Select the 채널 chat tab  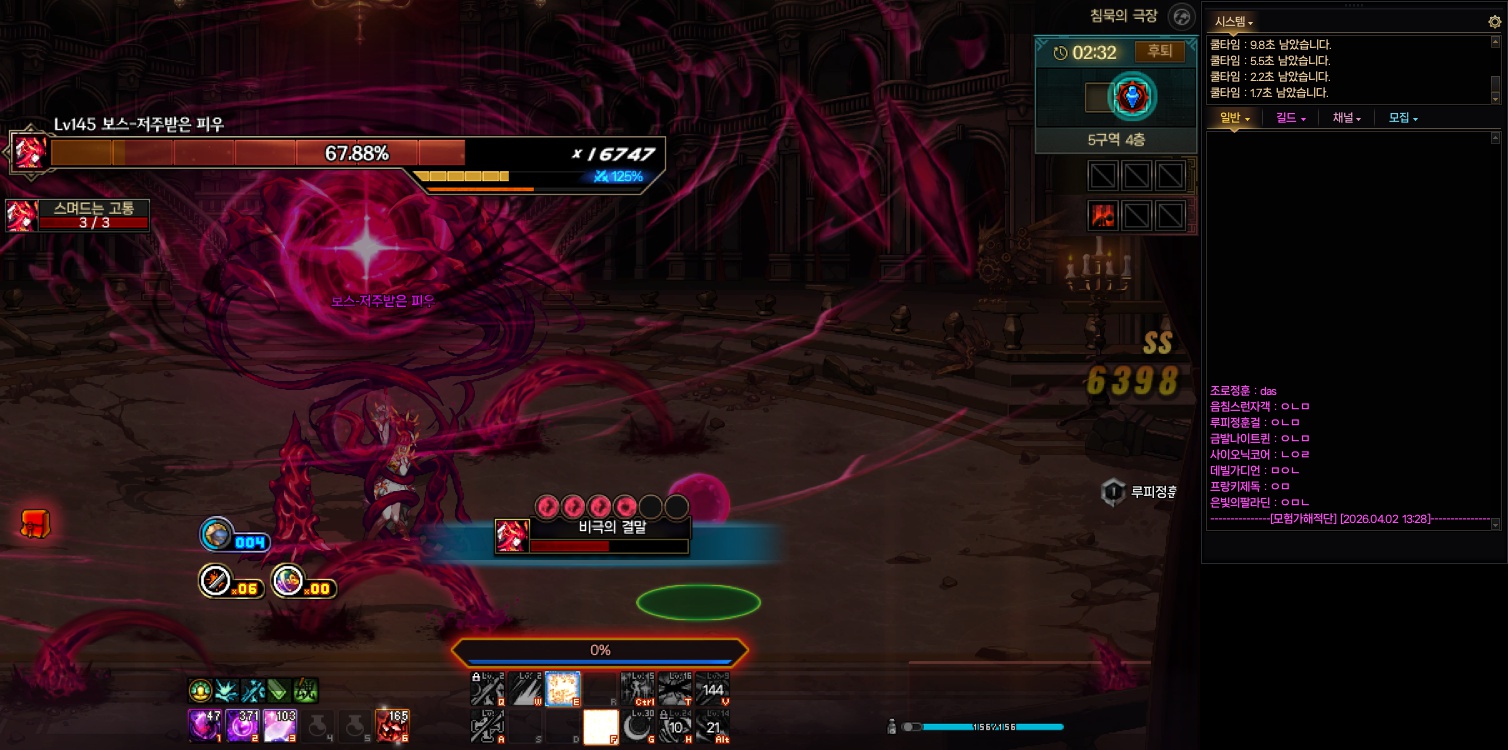[x=1347, y=118]
